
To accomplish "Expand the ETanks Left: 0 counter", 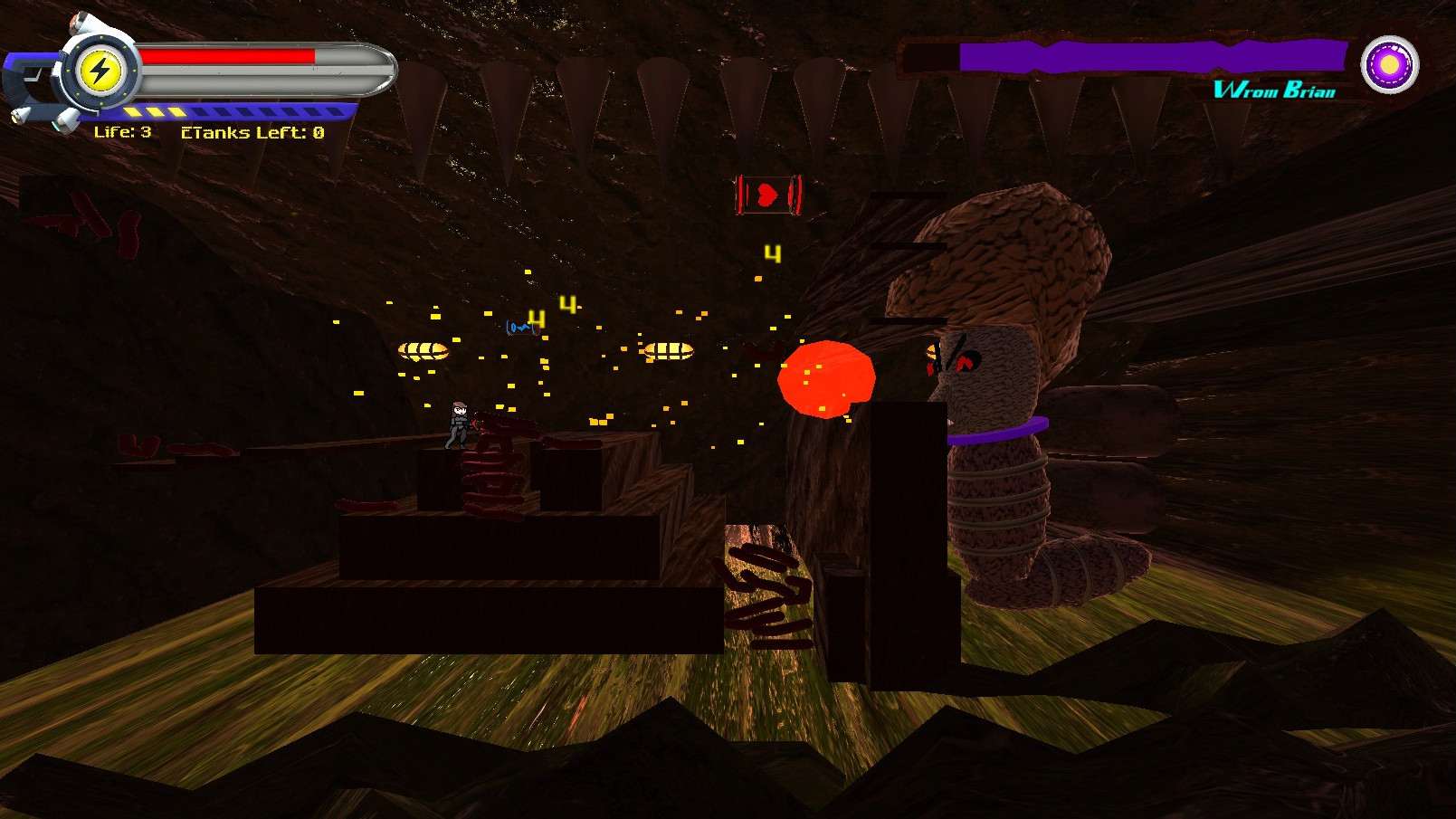I will pos(251,132).
